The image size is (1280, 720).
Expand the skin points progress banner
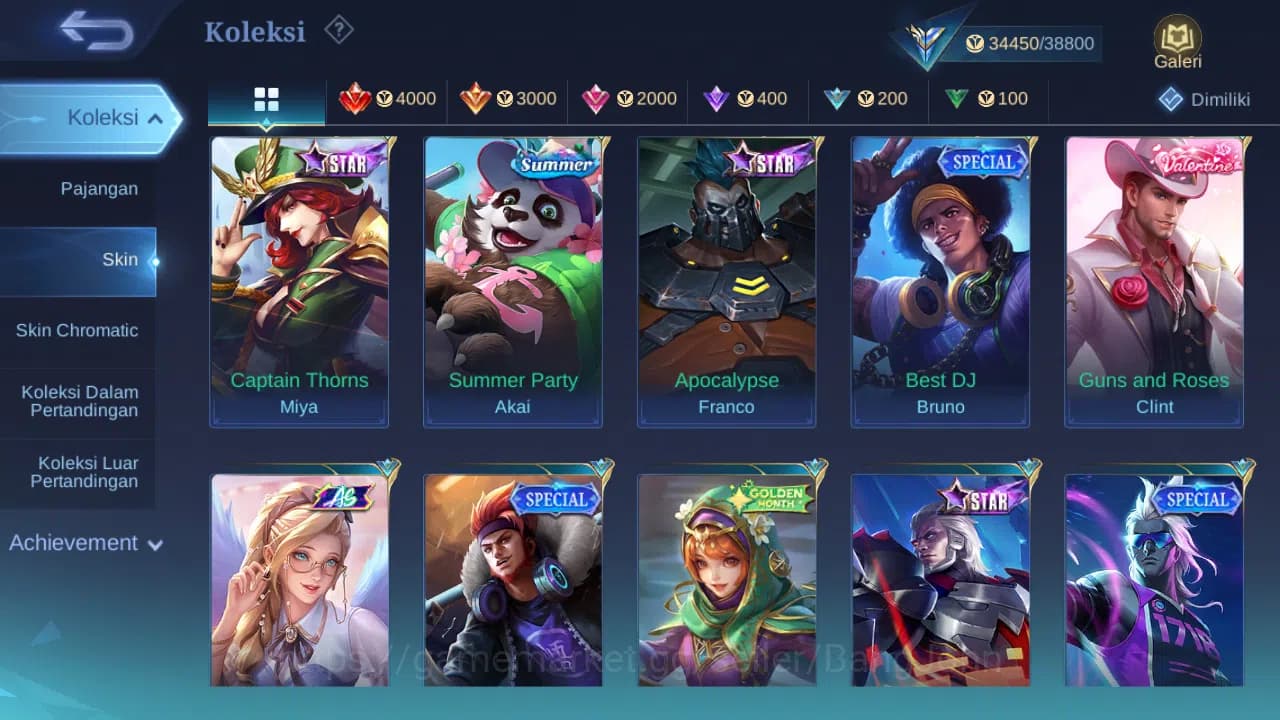click(1030, 43)
